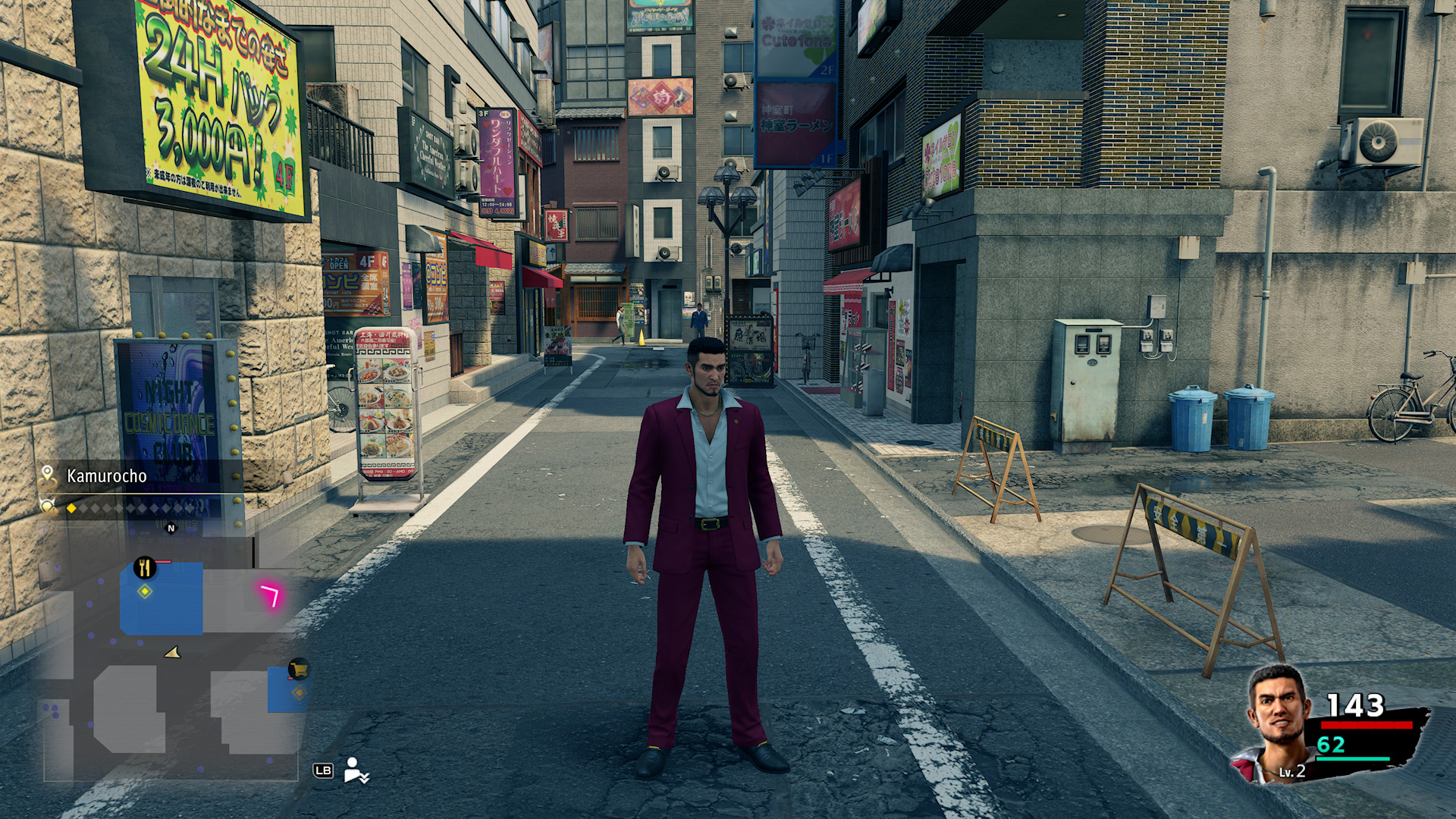Click the player arrow on the minimap
The image size is (1456, 819).
pyautogui.click(x=173, y=652)
